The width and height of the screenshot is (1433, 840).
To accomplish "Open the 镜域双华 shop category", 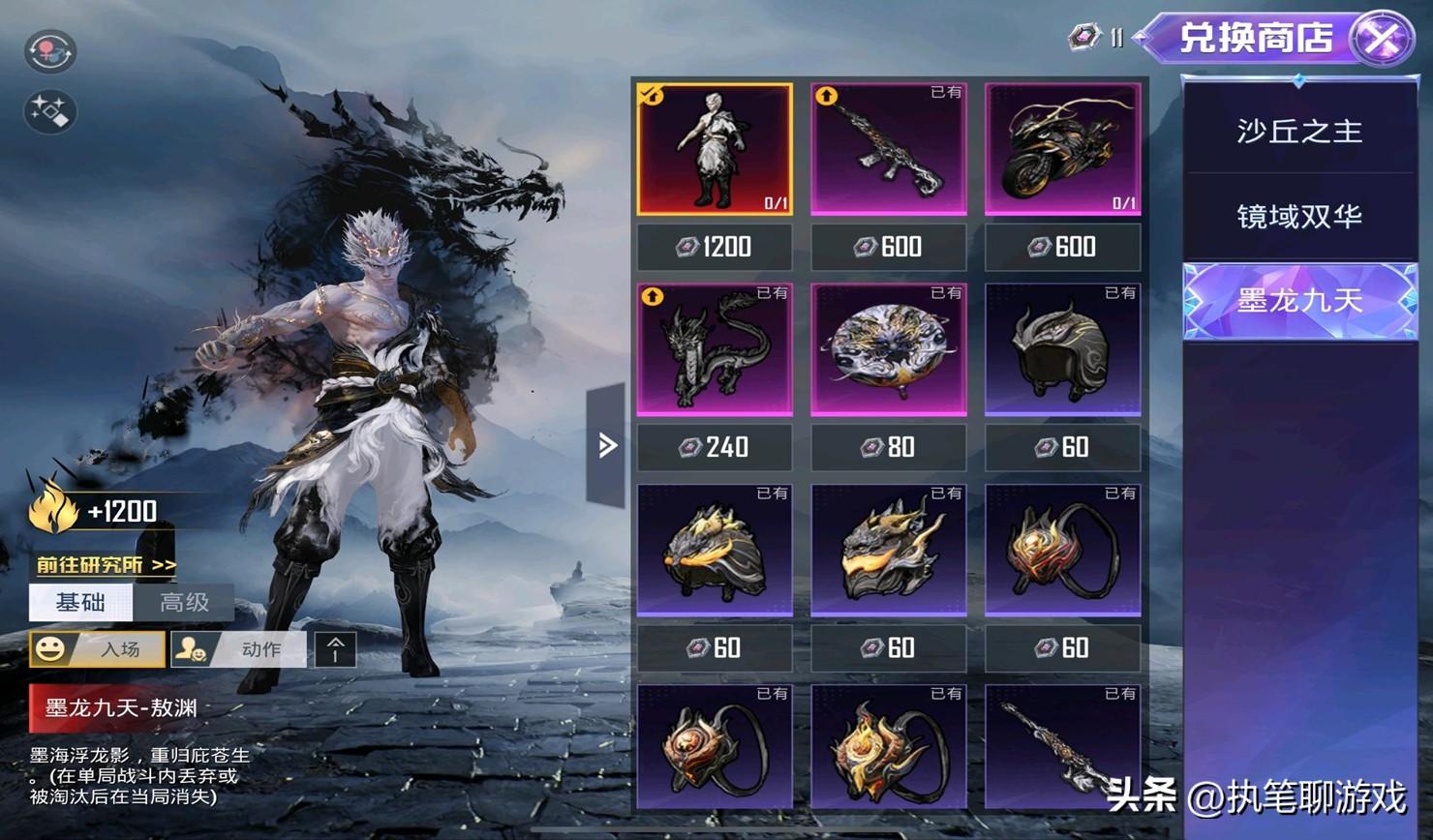I will point(1298,216).
